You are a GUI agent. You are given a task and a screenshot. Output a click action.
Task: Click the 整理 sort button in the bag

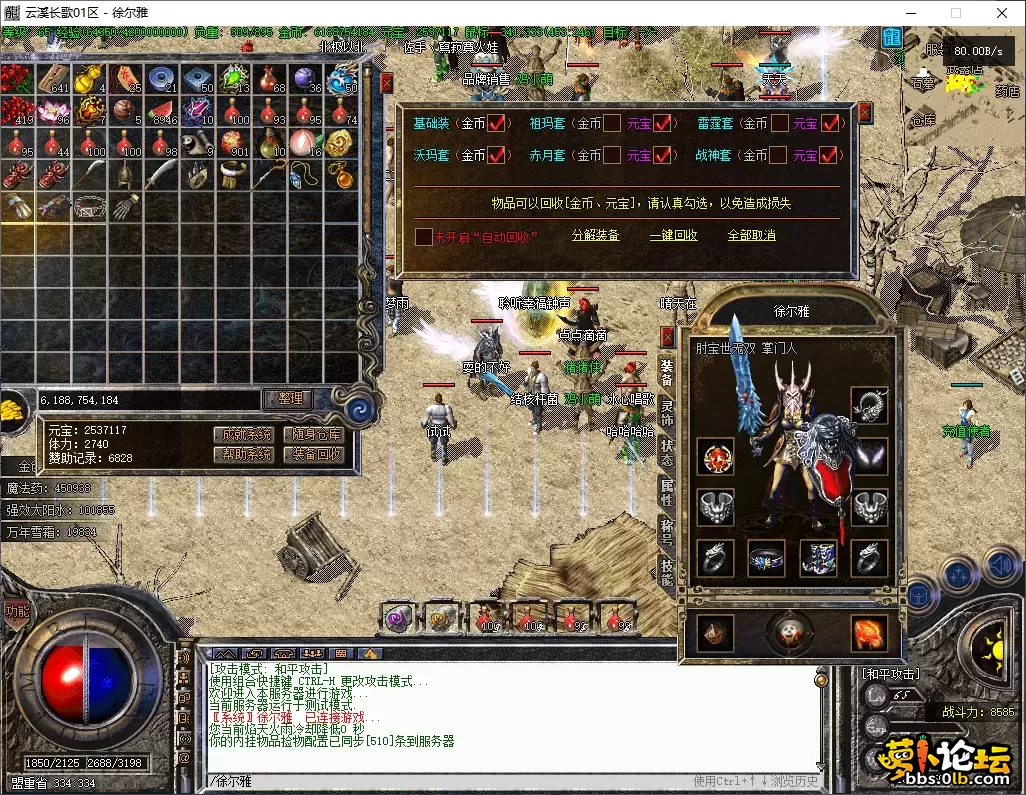(x=290, y=398)
